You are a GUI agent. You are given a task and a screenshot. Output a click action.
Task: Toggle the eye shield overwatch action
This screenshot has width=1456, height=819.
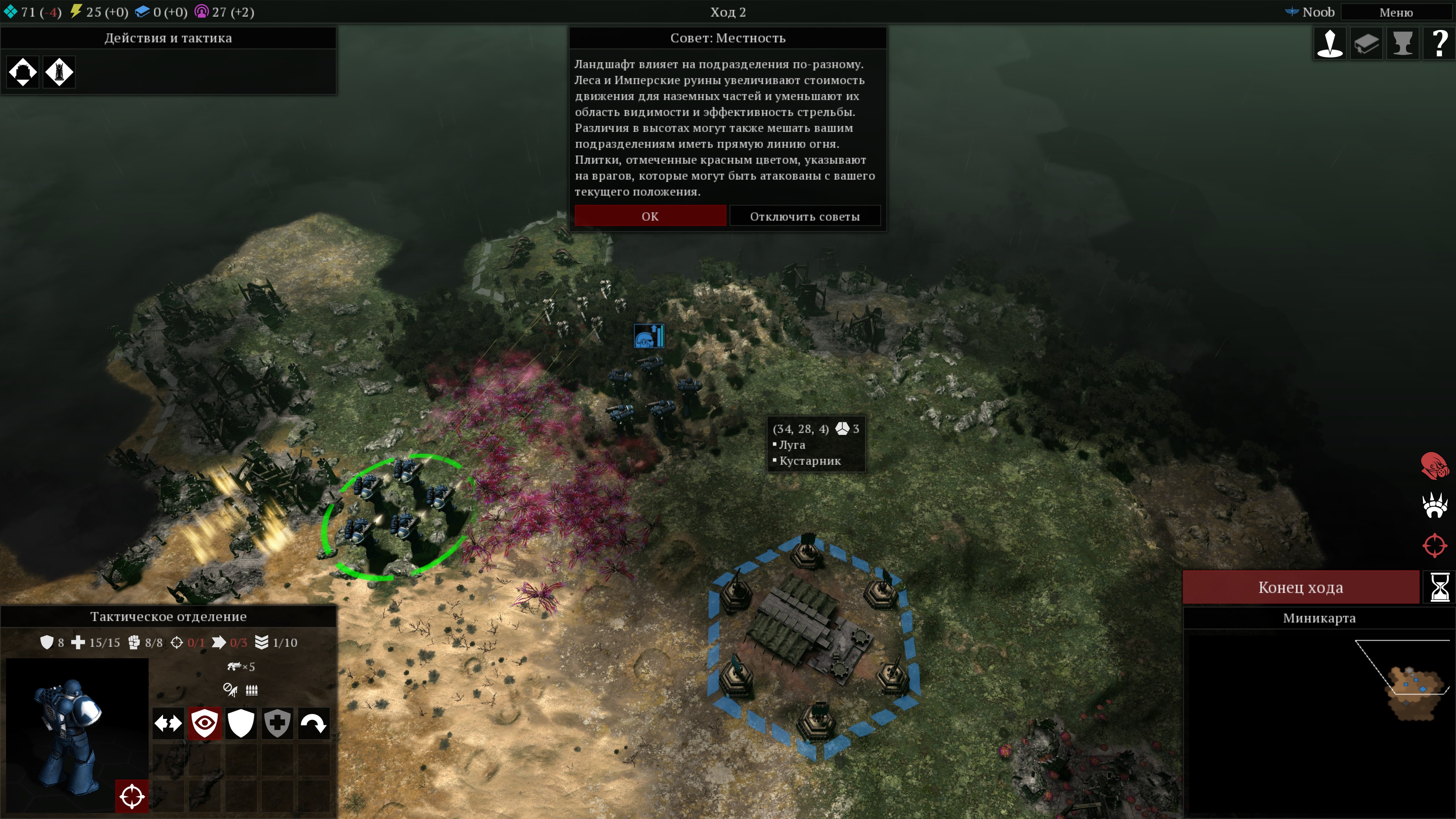204,723
